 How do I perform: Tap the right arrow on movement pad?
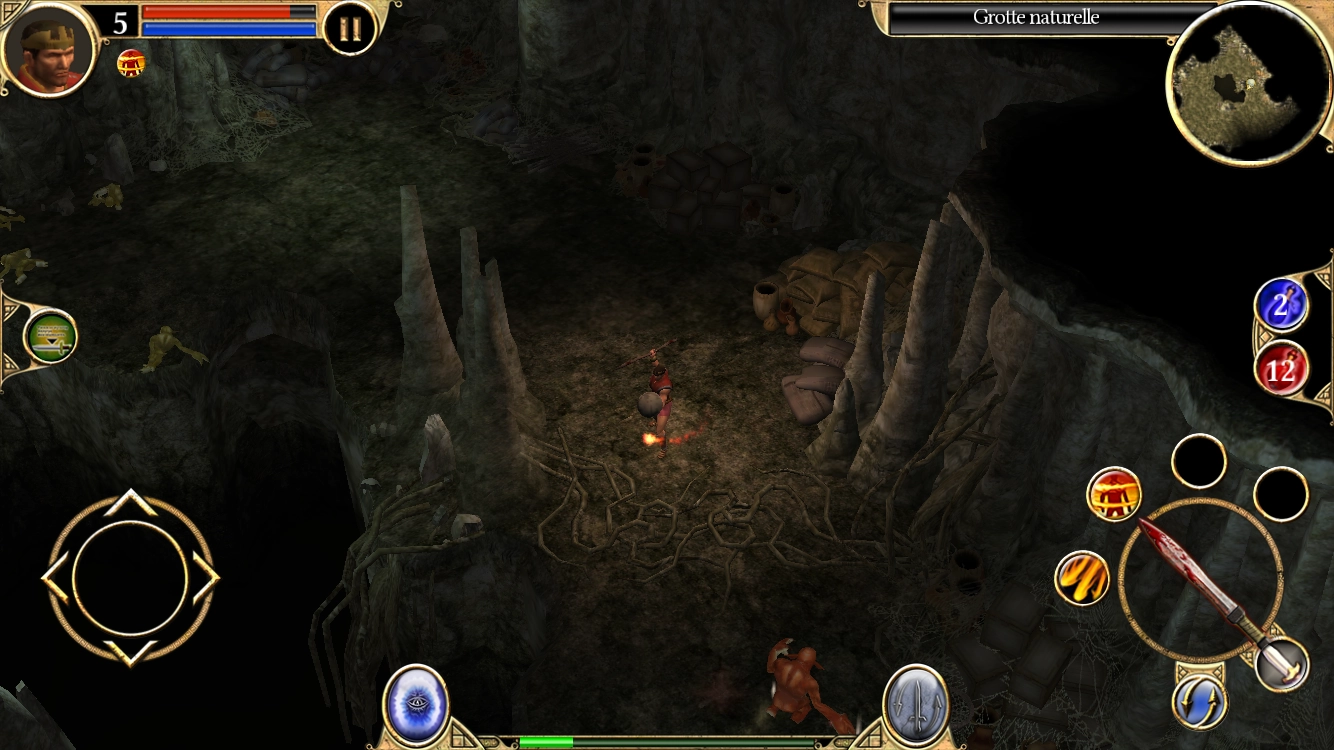206,578
